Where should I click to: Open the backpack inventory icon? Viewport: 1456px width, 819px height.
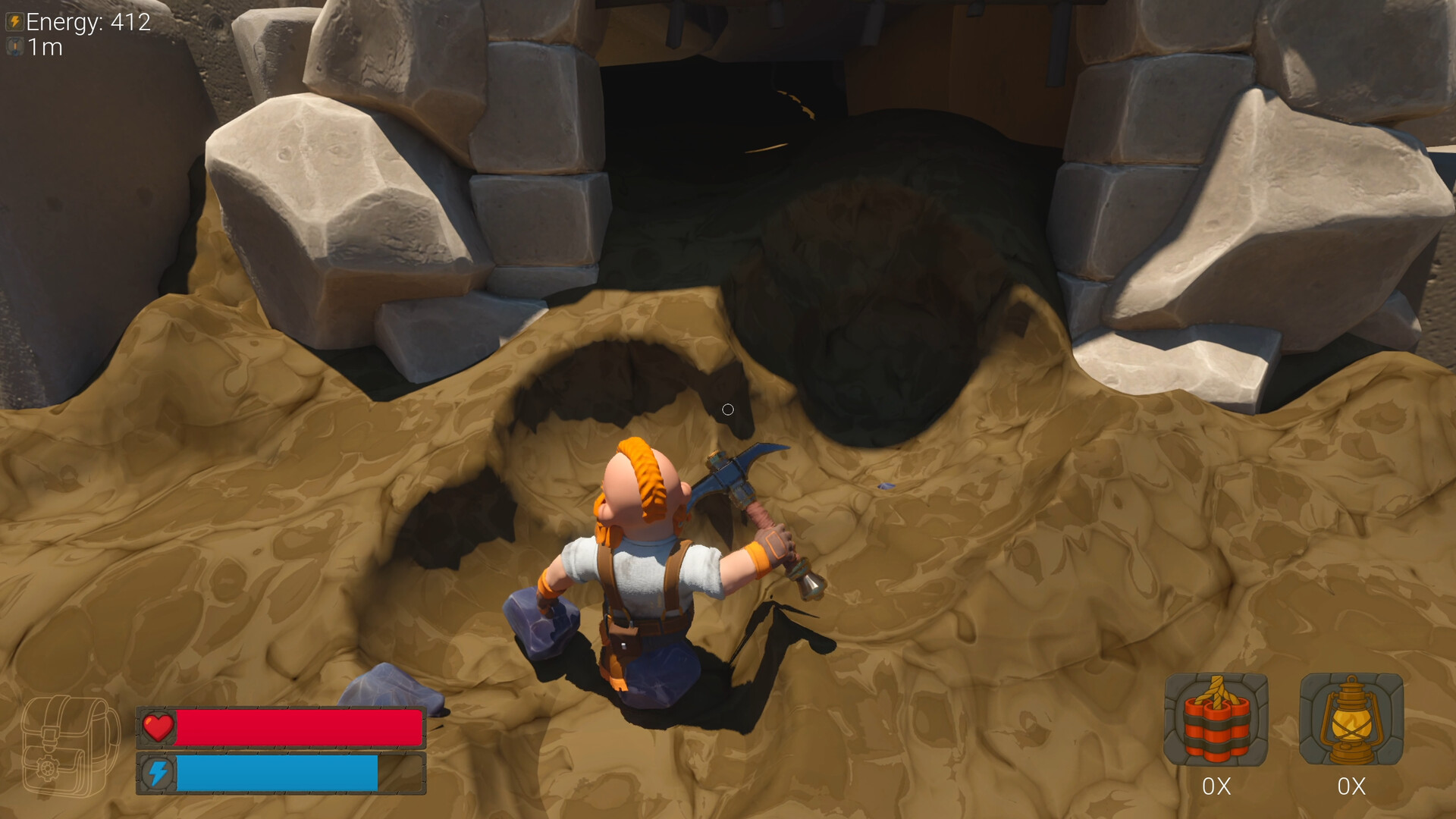click(x=70, y=745)
